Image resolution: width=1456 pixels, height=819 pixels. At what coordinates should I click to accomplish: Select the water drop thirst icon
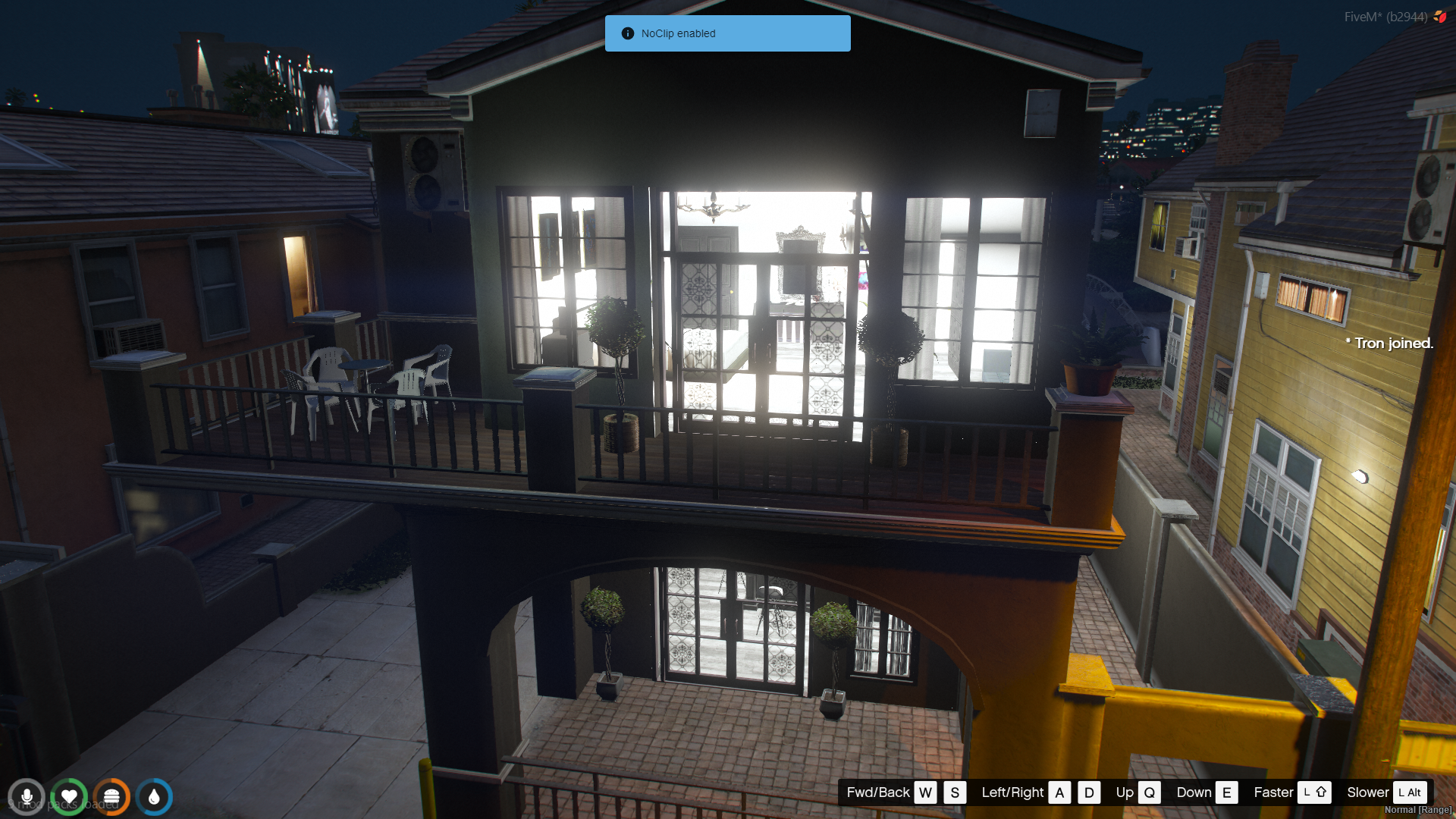(x=154, y=797)
